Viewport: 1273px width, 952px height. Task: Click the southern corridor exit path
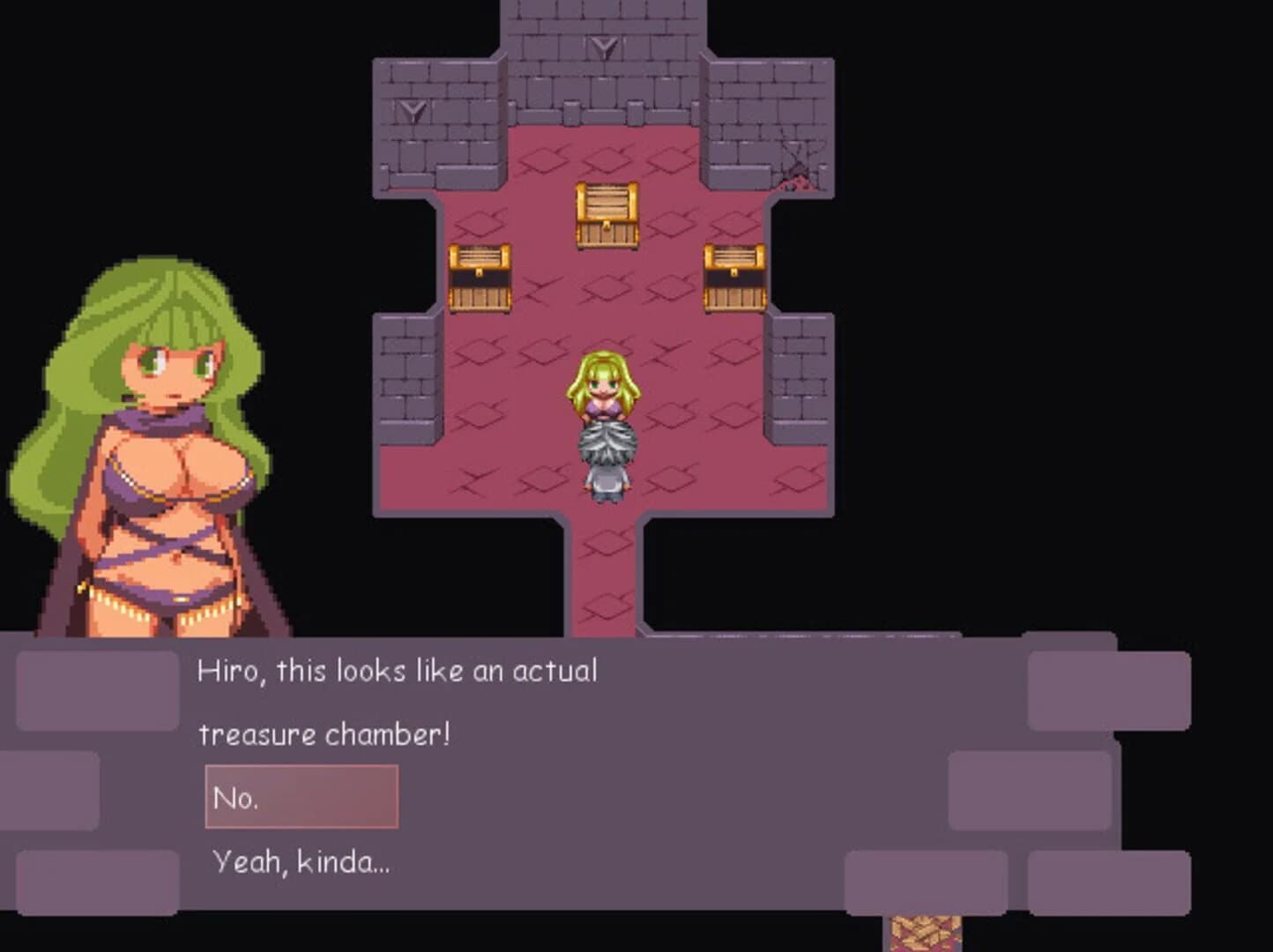(605, 582)
